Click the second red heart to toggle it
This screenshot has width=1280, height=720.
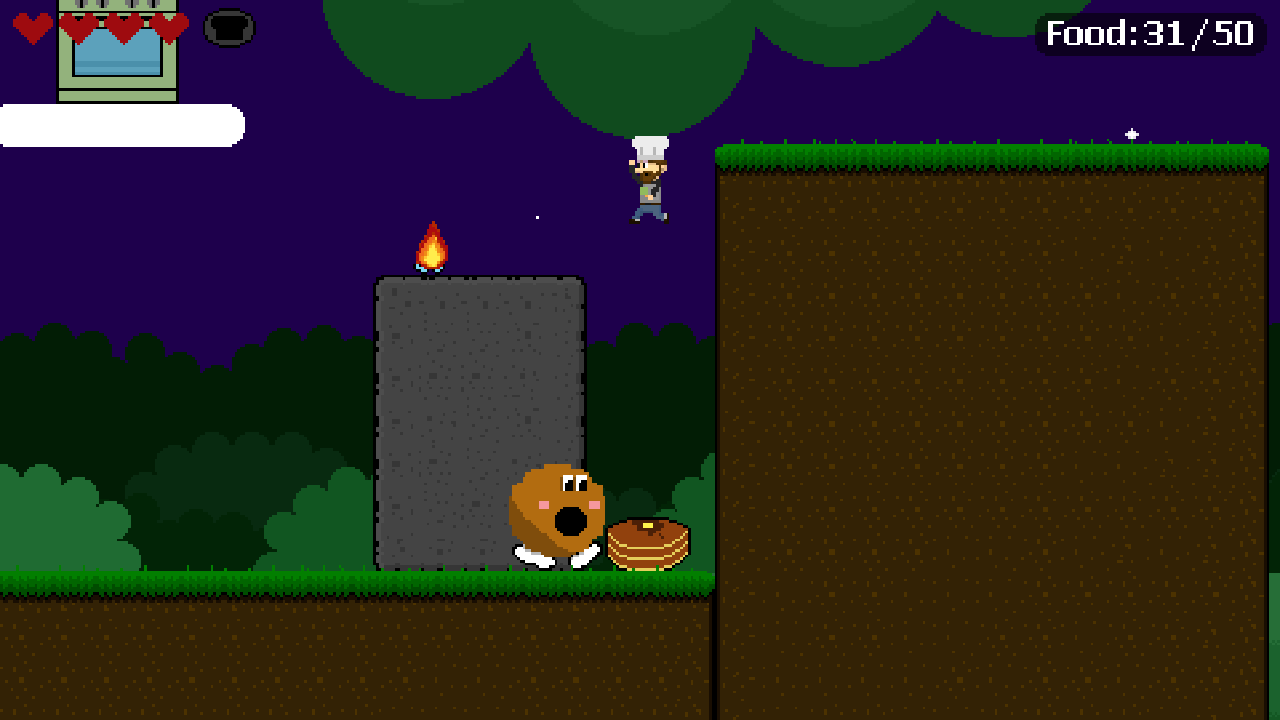(75, 27)
